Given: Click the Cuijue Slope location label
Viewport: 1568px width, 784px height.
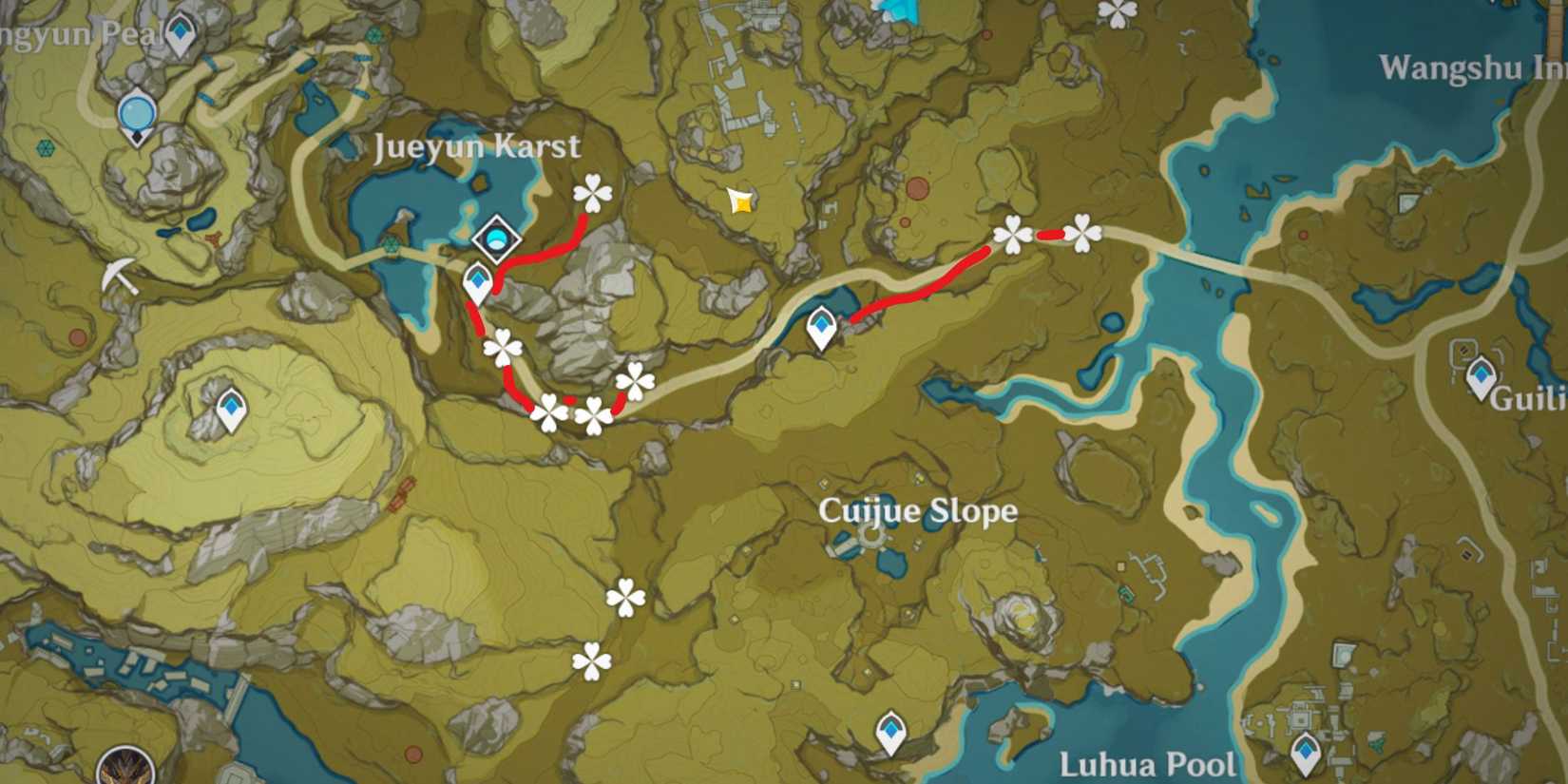Looking at the screenshot, I should [917, 511].
